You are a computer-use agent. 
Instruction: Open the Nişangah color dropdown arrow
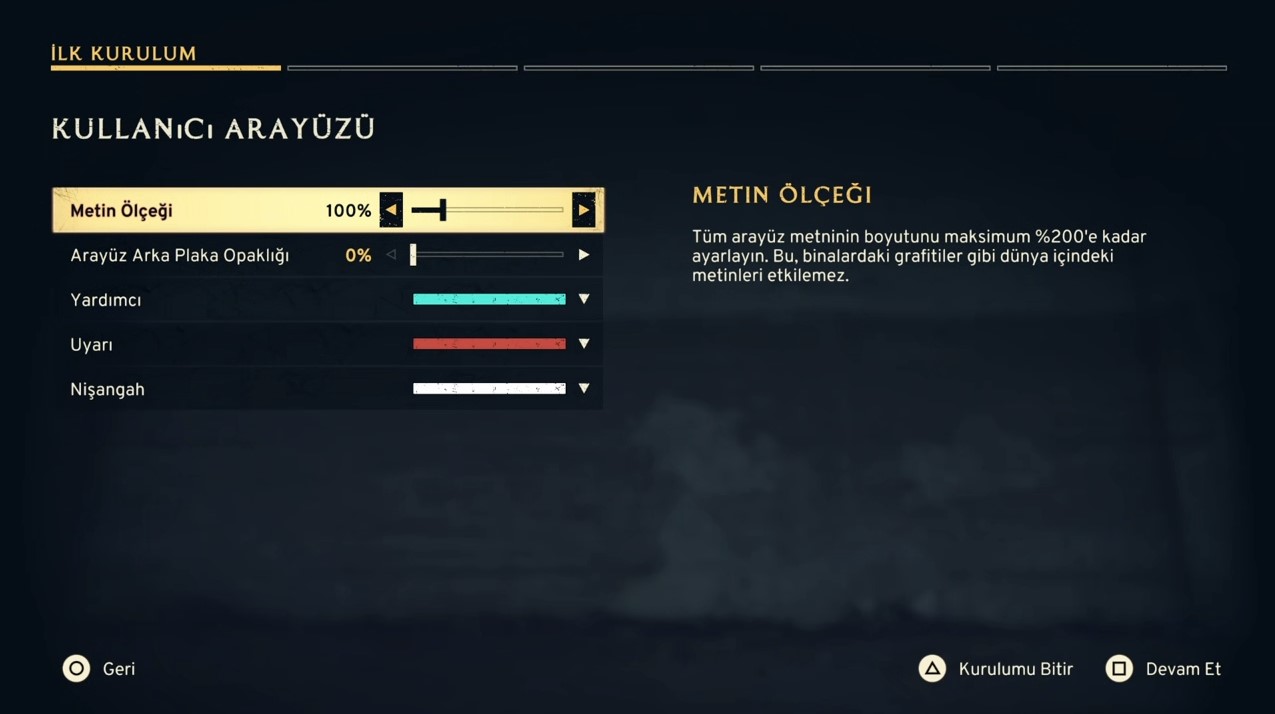click(584, 388)
